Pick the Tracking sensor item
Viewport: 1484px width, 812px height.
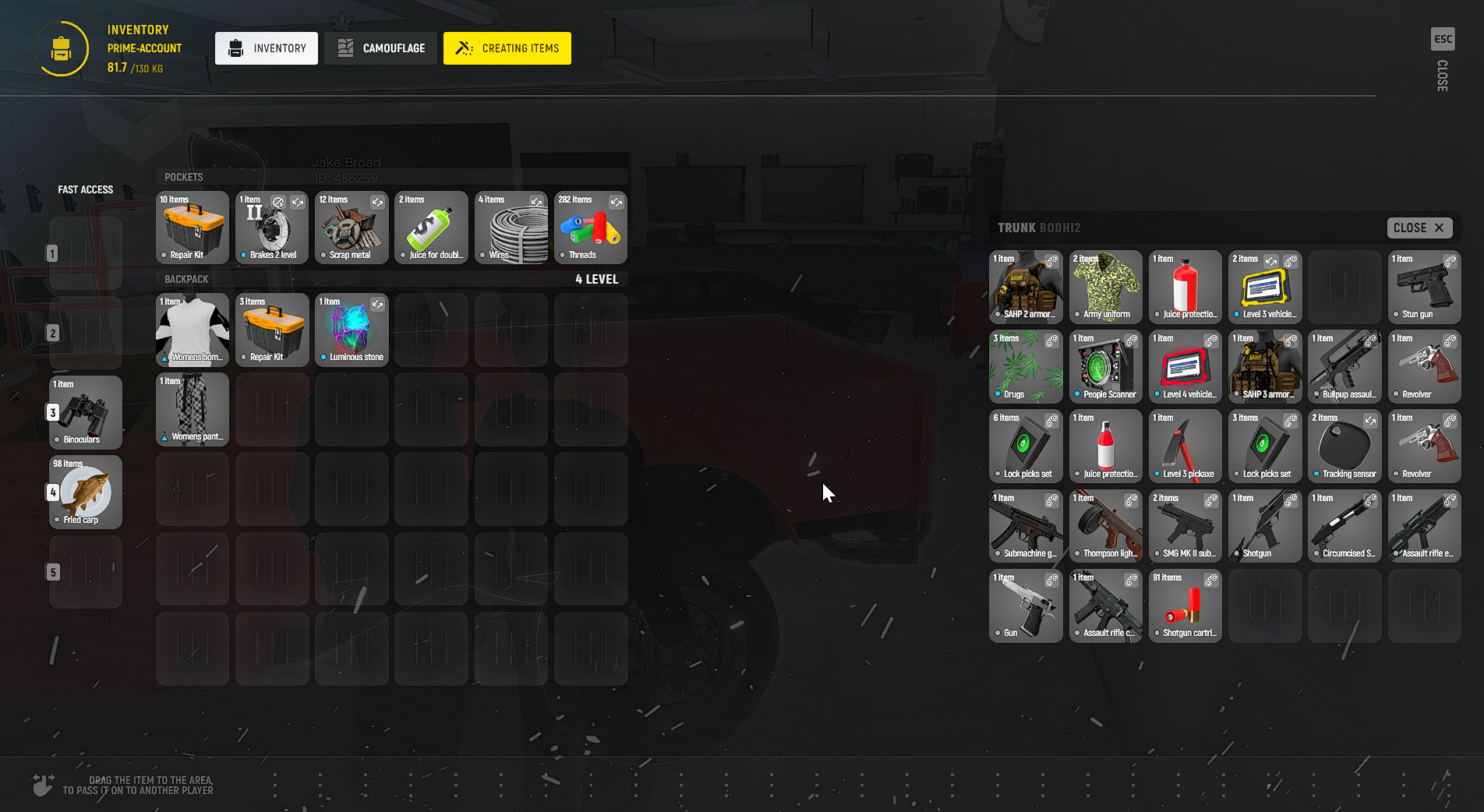pos(1344,447)
